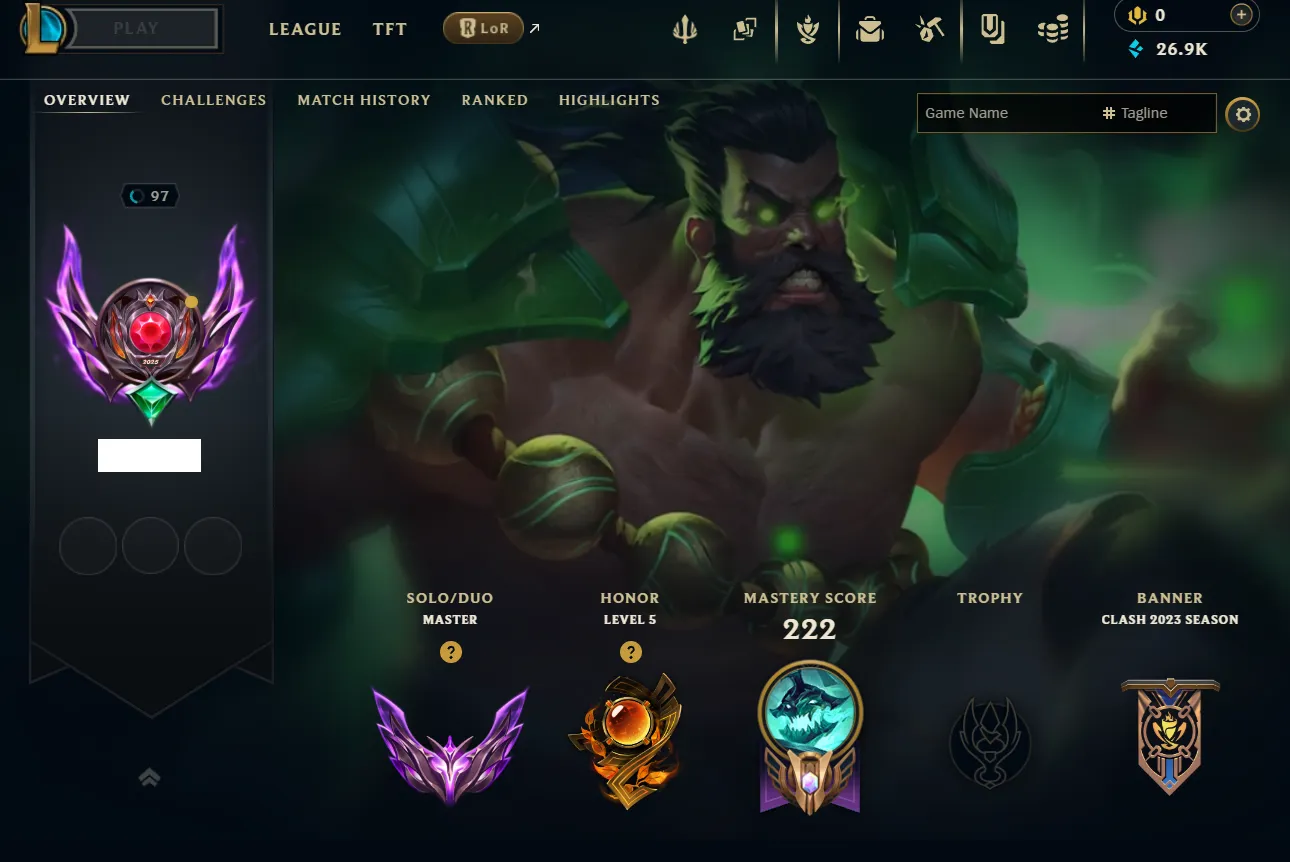The height and width of the screenshot is (862, 1290).
Task: Collapse the profile sidebar with the chevron
Action: [x=149, y=776]
